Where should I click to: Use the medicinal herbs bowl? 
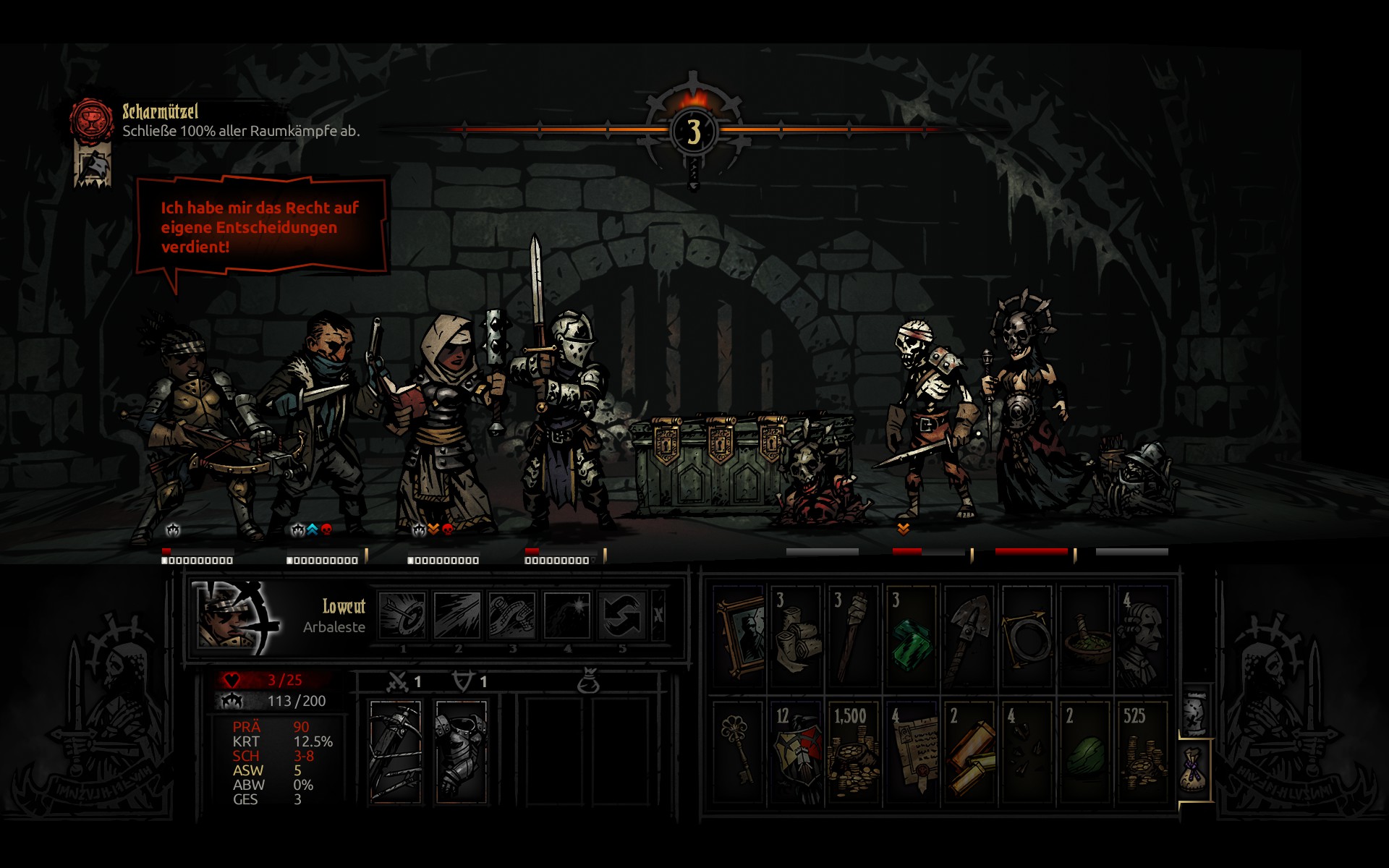[x=1085, y=637]
